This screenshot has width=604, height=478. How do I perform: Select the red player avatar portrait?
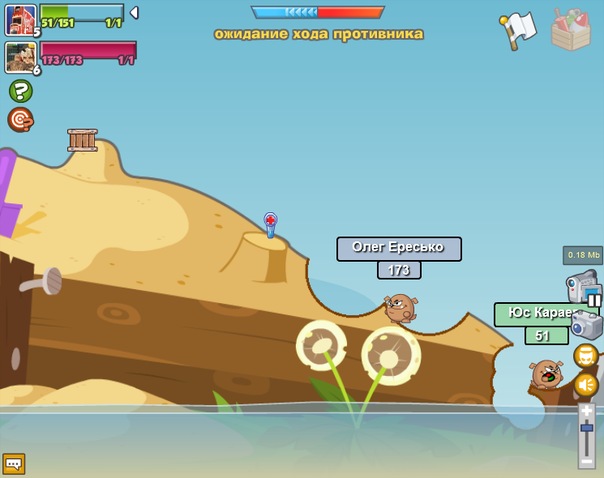point(20,19)
